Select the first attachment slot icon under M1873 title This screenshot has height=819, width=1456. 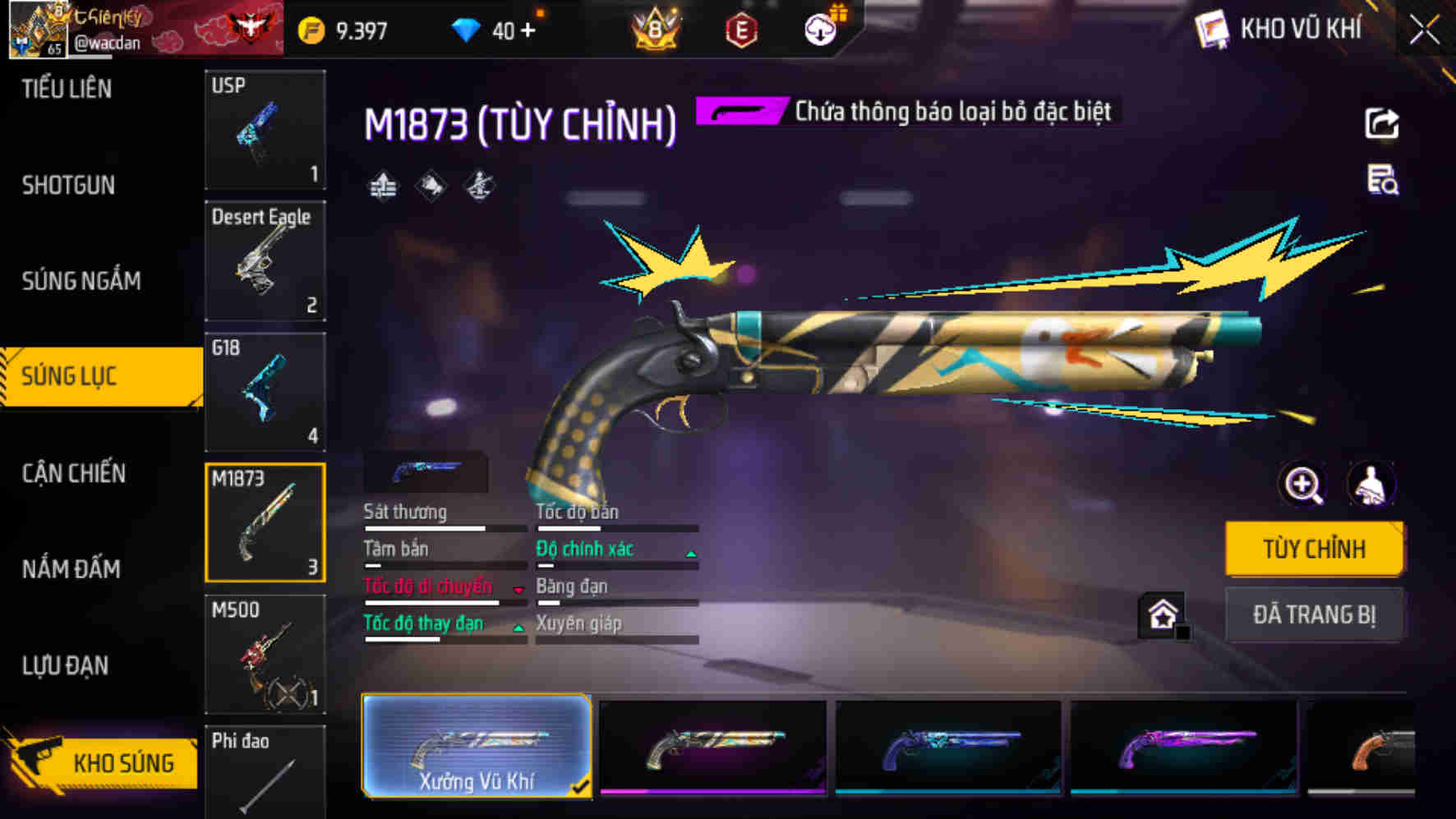[381, 186]
